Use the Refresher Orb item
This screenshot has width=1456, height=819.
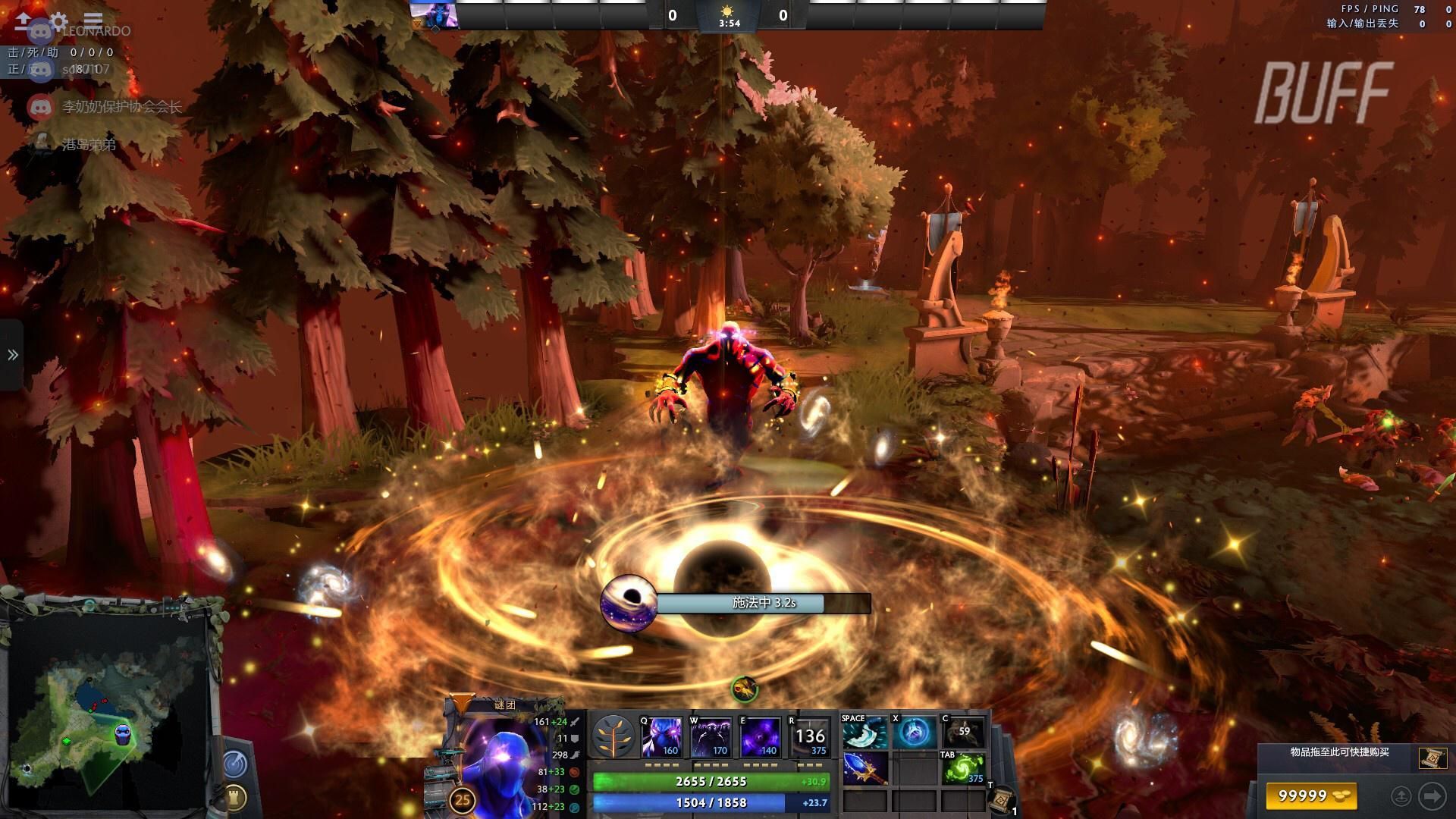pyautogui.click(x=964, y=768)
